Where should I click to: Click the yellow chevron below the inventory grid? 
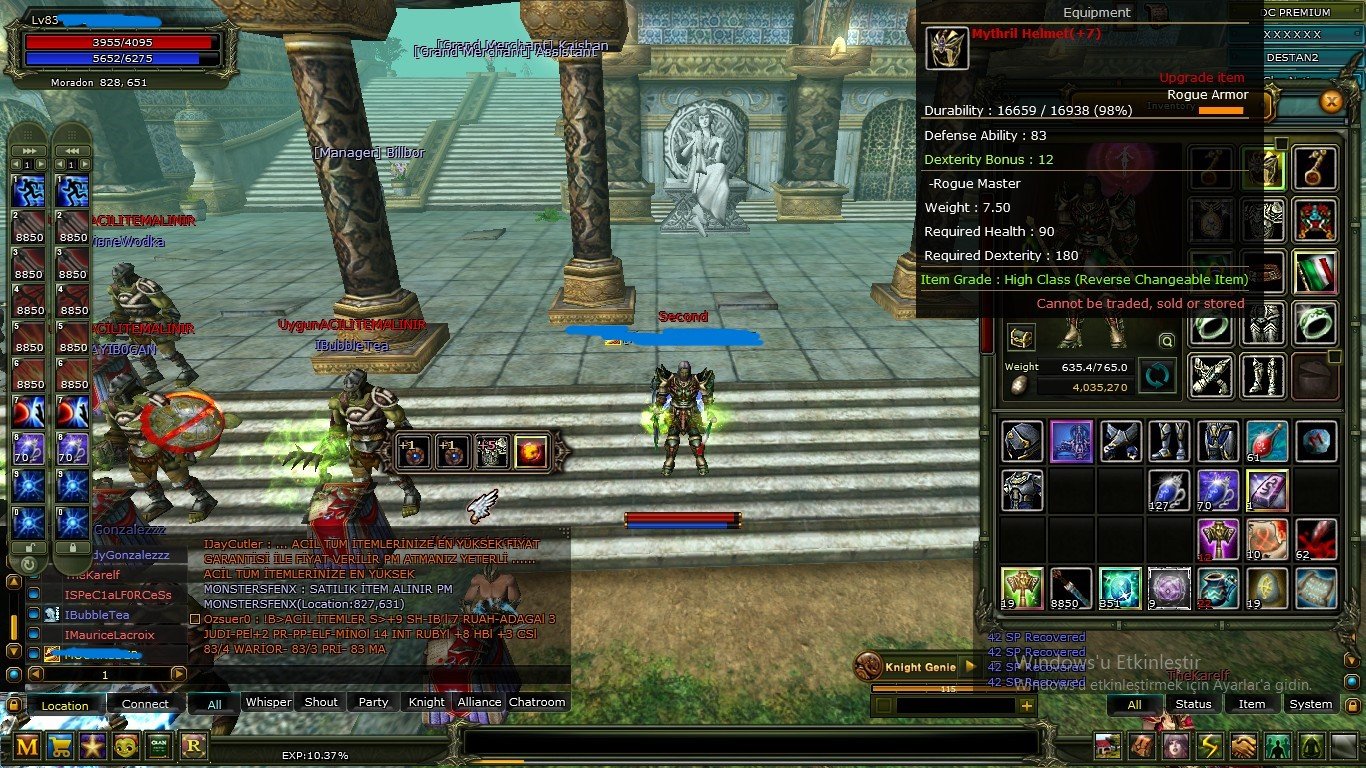[x=1352, y=660]
